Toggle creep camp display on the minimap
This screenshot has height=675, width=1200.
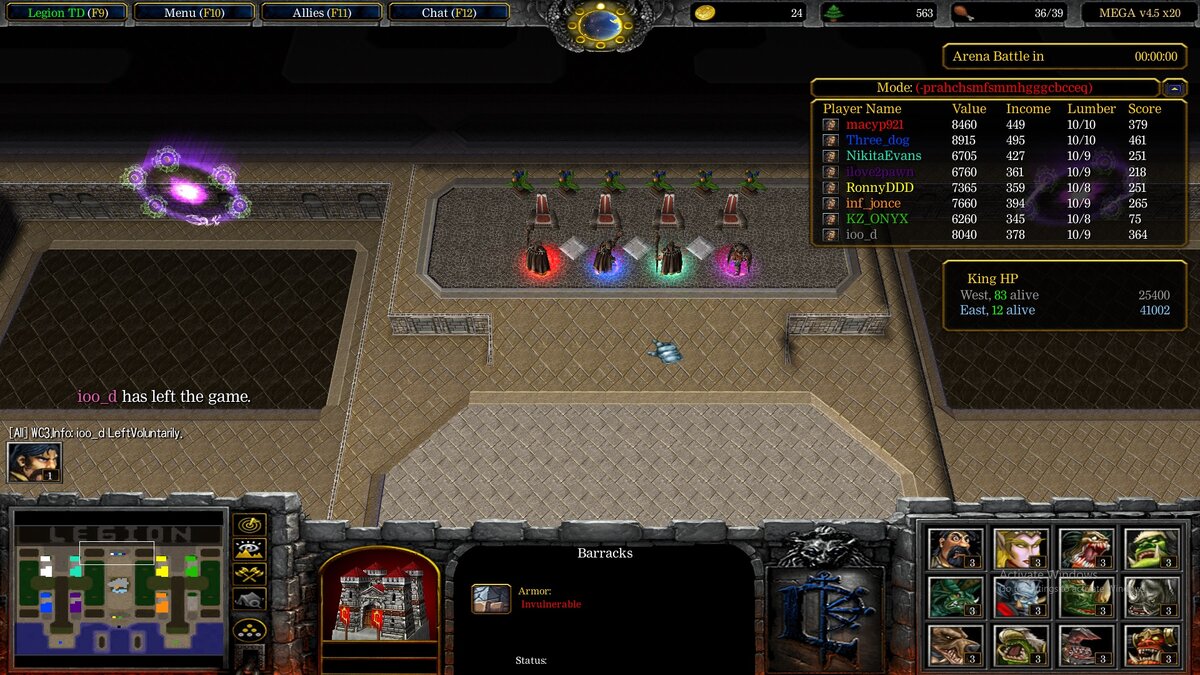click(249, 599)
